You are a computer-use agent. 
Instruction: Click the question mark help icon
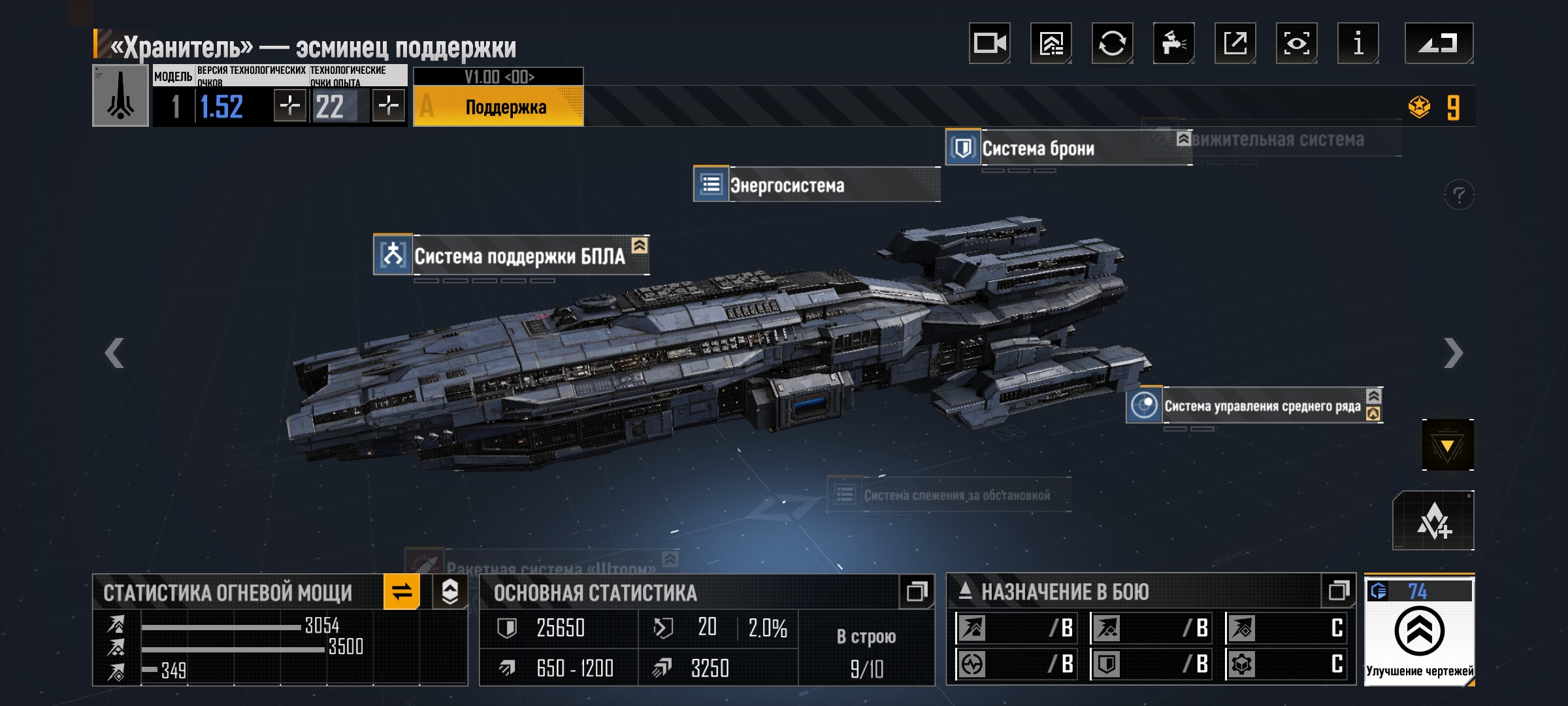pos(1459,195)
